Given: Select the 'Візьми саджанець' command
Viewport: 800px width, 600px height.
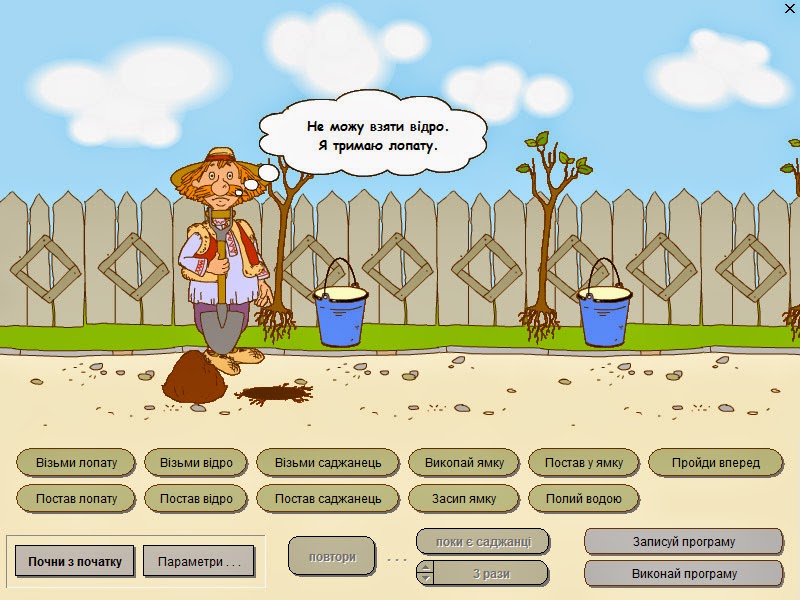Looking at the screenshot, I should click(x=328, y=463).
